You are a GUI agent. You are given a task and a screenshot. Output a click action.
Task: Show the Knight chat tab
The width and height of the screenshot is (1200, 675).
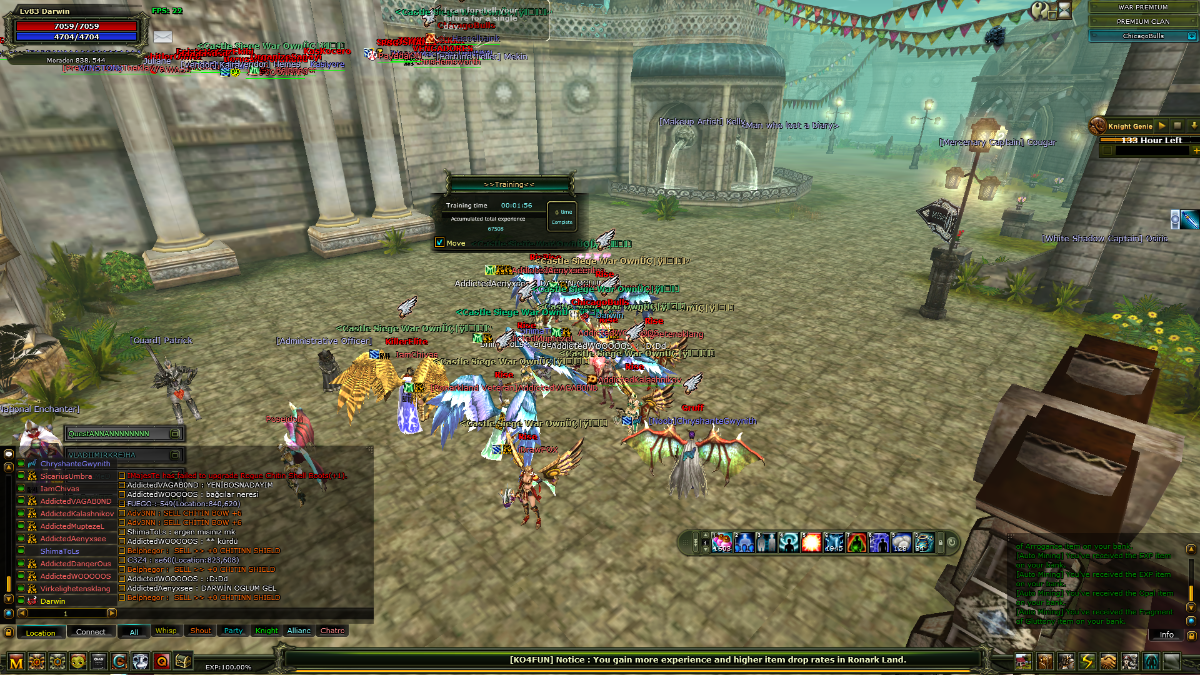pyautogui.click(x=266, y=631)
